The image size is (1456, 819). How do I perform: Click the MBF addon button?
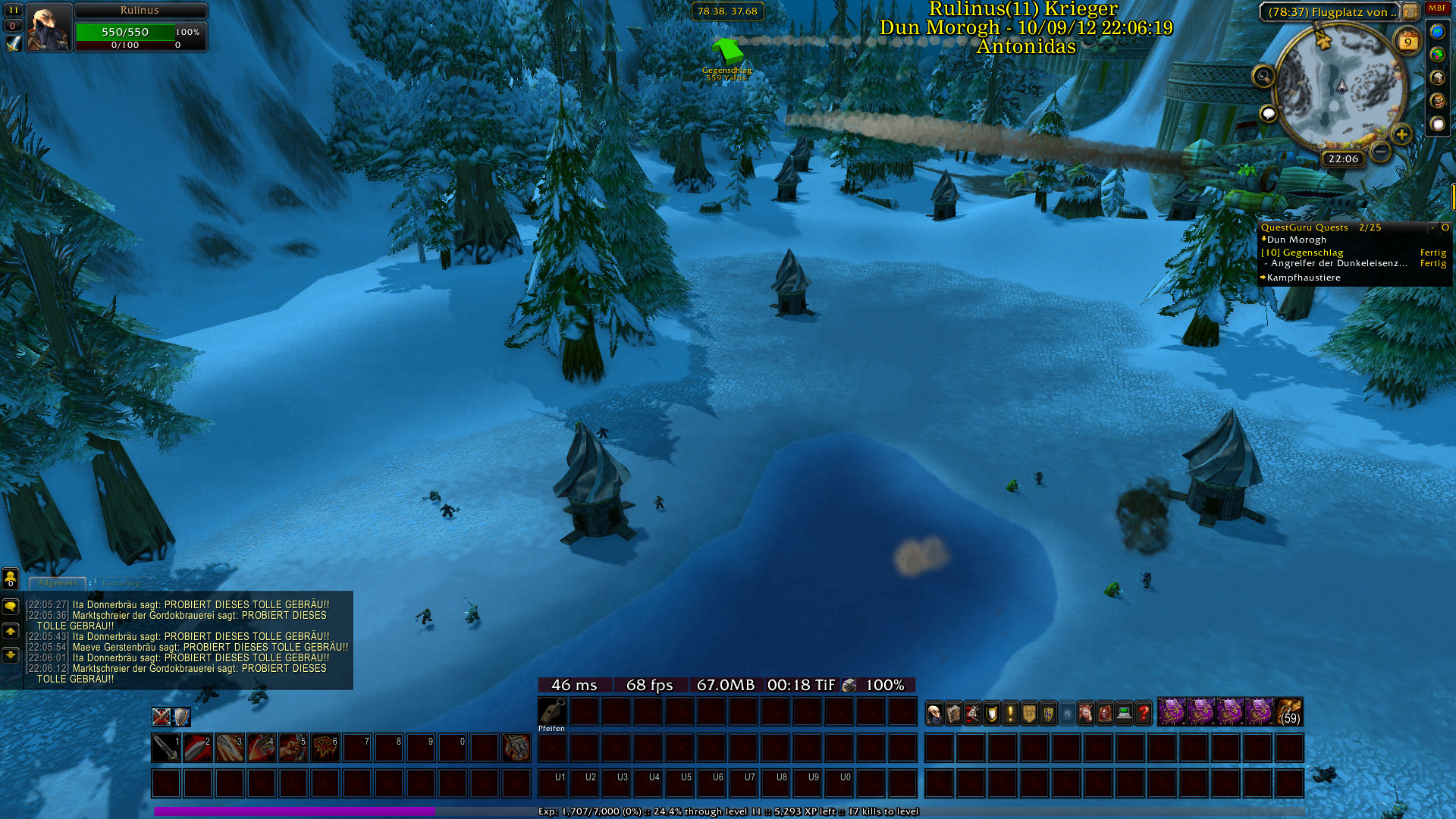pos(1437,8)
